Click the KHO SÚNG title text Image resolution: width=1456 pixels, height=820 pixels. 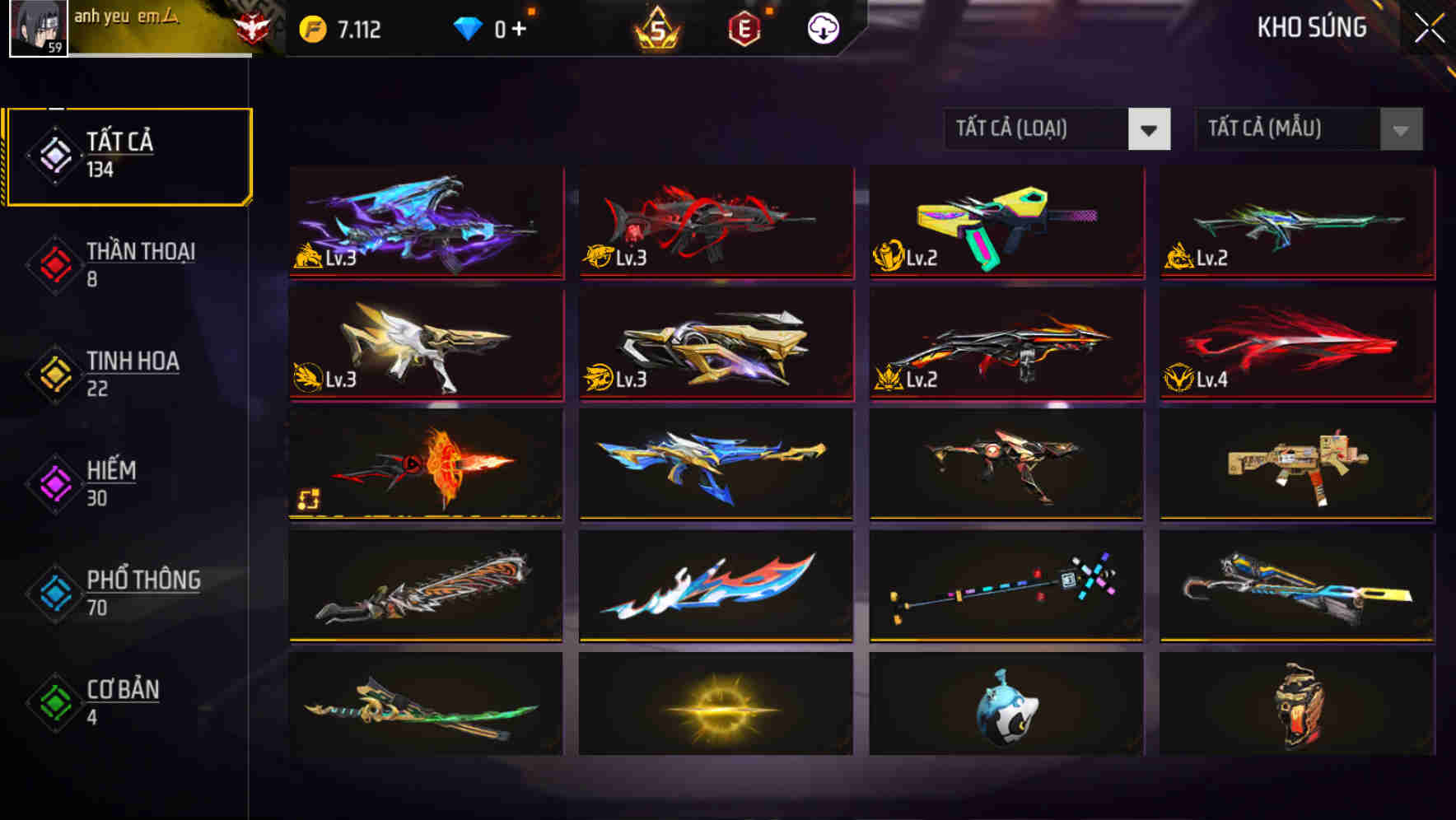pos(1312,27)
